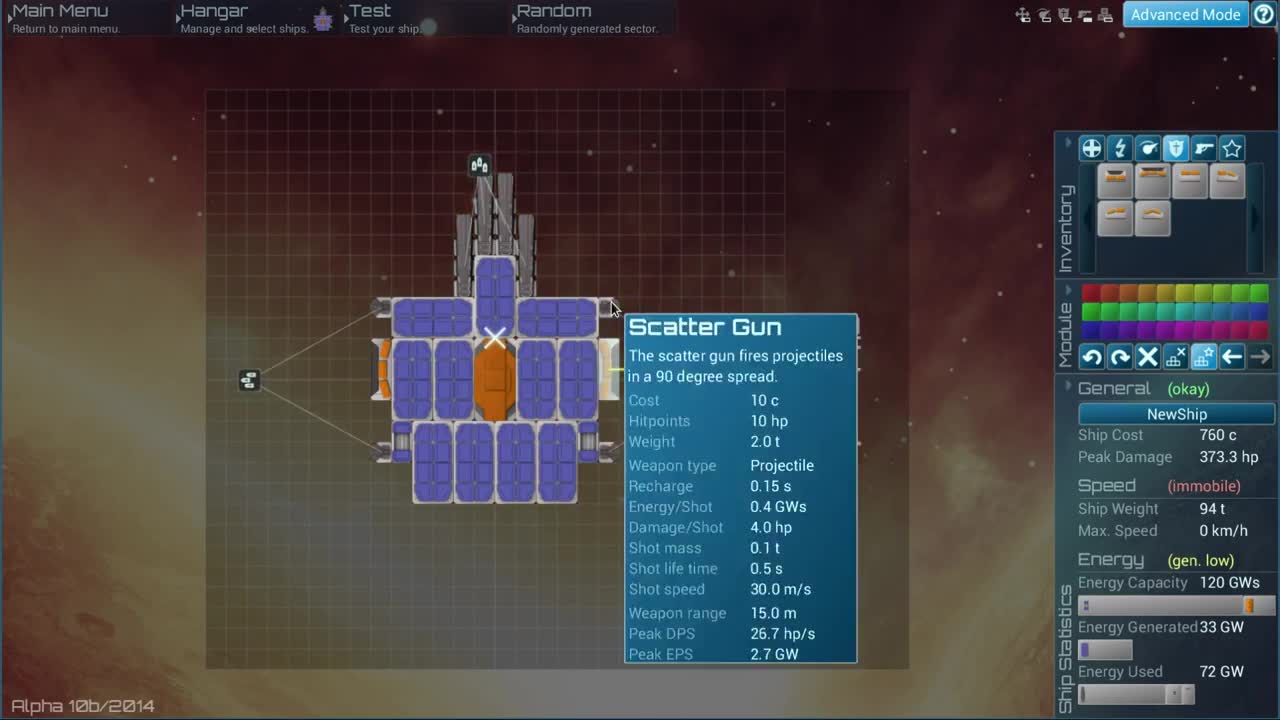Viewport: 1280px width, 720px height.
Task: Switch to the lightning bolt energy category
Action: tap(1120, 149)
